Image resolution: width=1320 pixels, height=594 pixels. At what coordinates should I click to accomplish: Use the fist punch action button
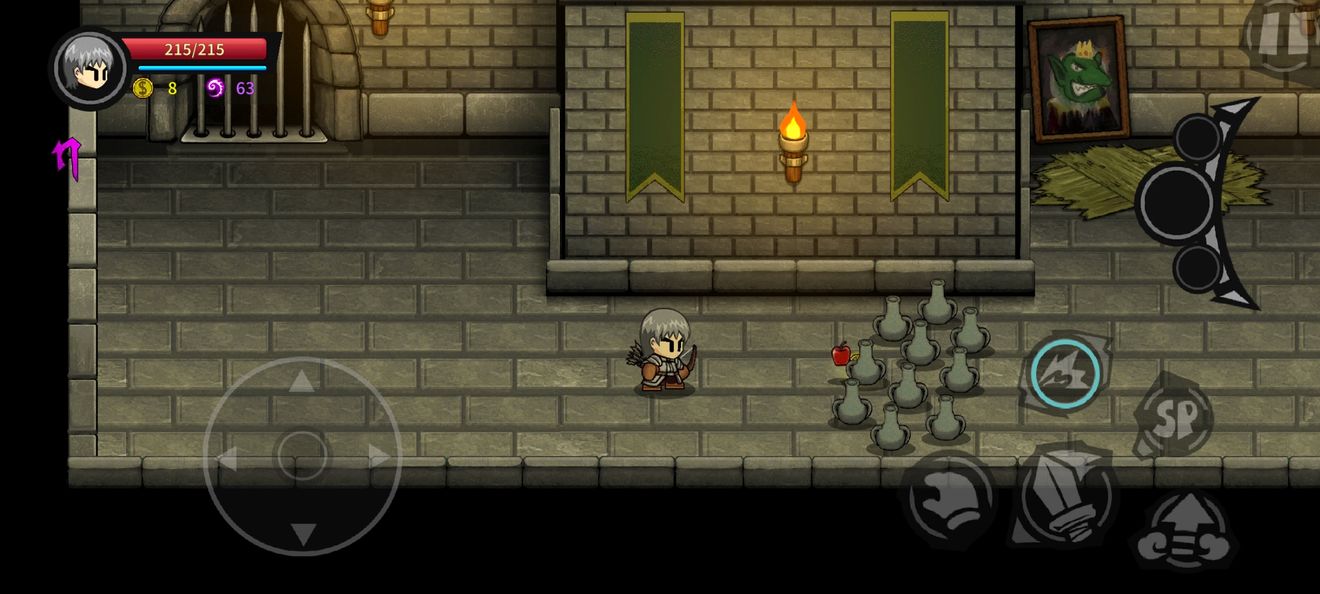(x=948, y=497)
